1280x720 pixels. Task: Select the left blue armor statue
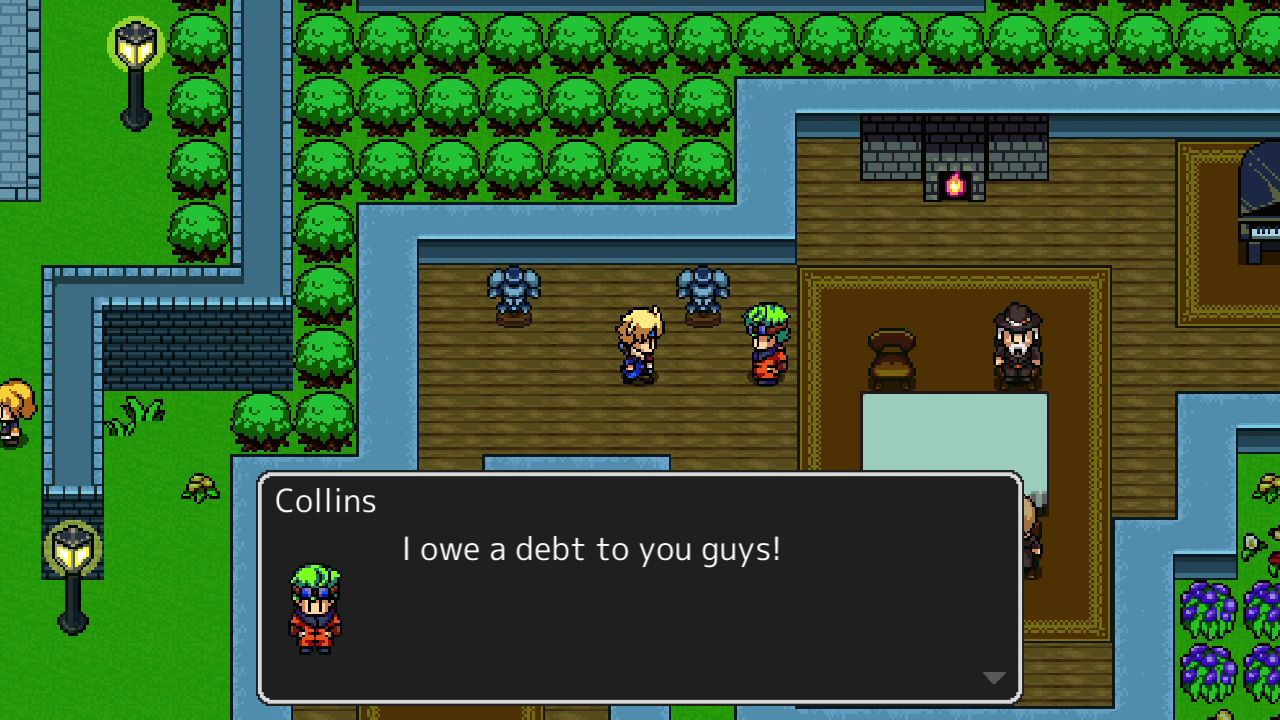(514, 290)
